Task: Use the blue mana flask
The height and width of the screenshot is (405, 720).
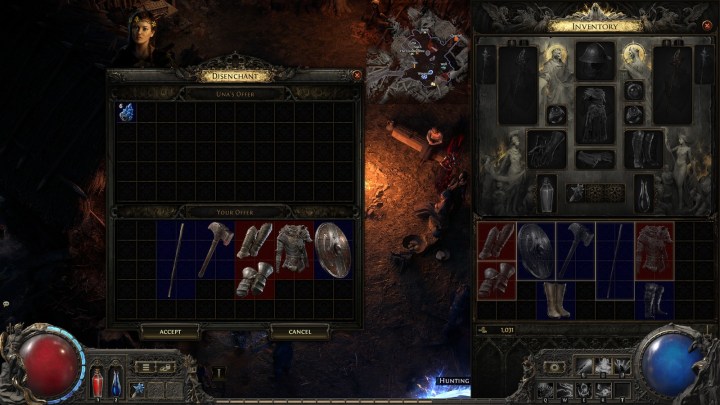Action: point(115,380)
